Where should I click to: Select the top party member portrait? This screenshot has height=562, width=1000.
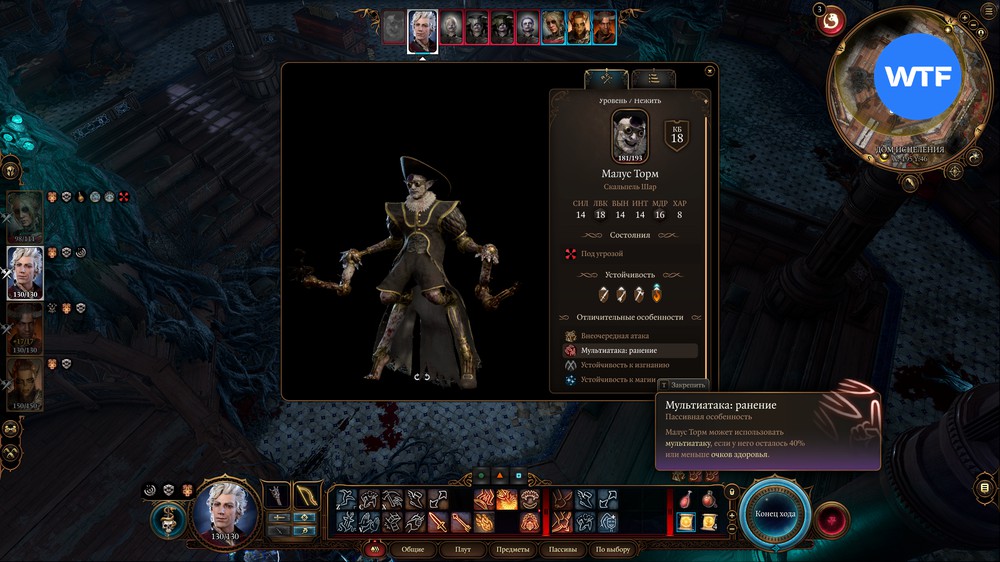[x=25, y=213]
